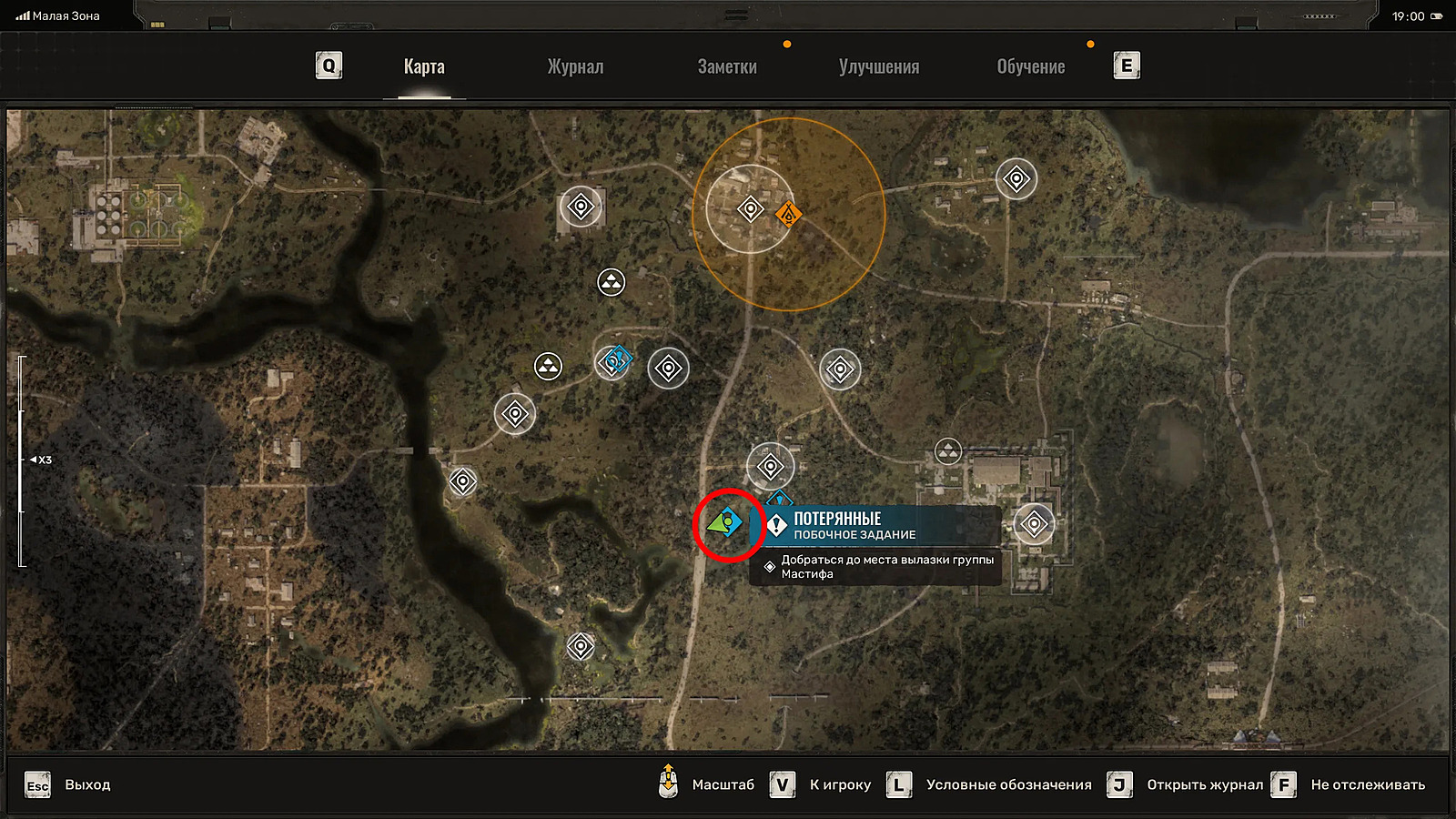Click the x3 map zoom scale bar
The width and height of the screenshot is (1456, 819).
(x=22, y=460)
